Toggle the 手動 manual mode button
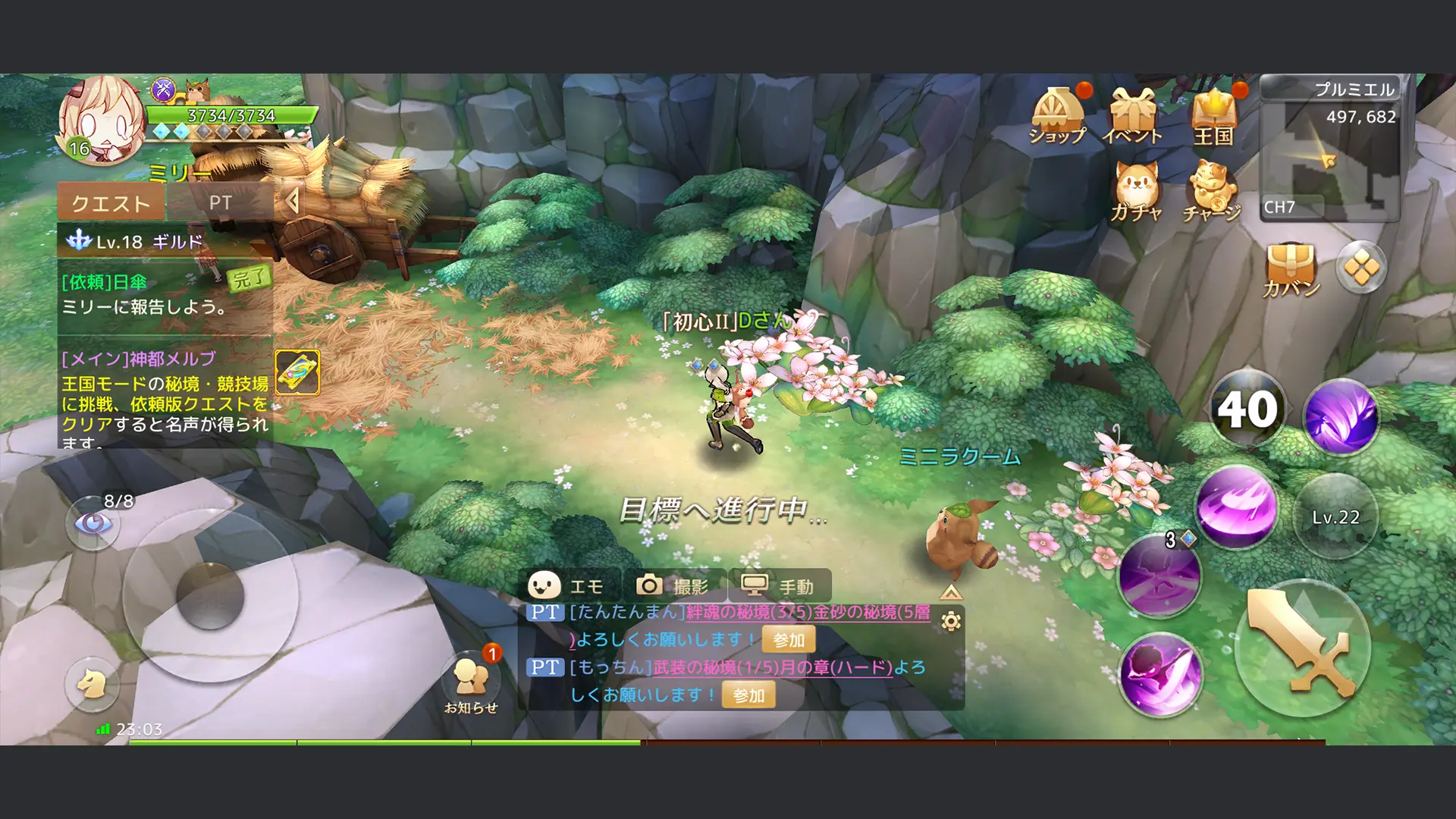The height and width of the screenshot is (819, 1456). click(779, 585)
